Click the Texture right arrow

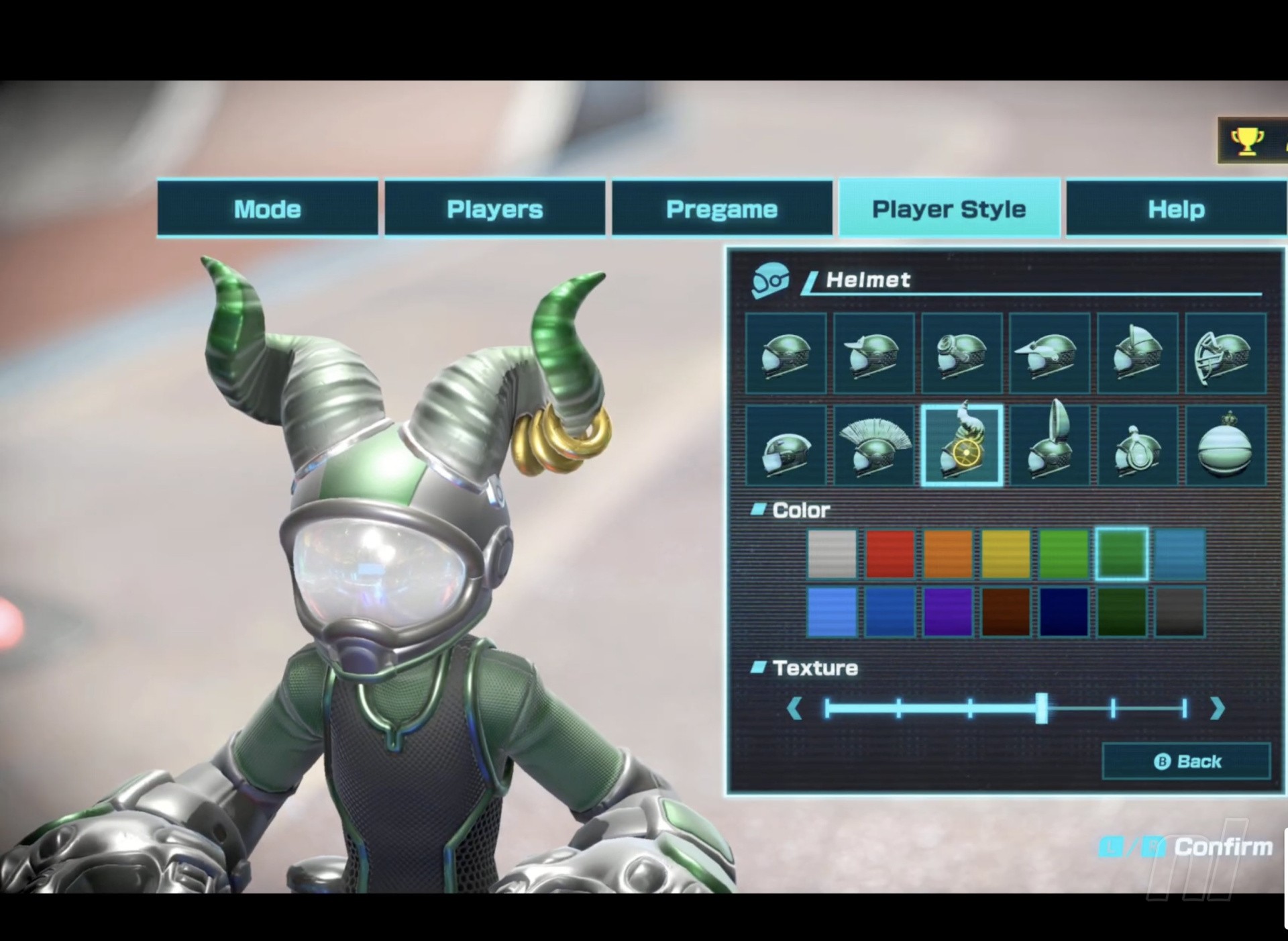tap(1218, 709)
